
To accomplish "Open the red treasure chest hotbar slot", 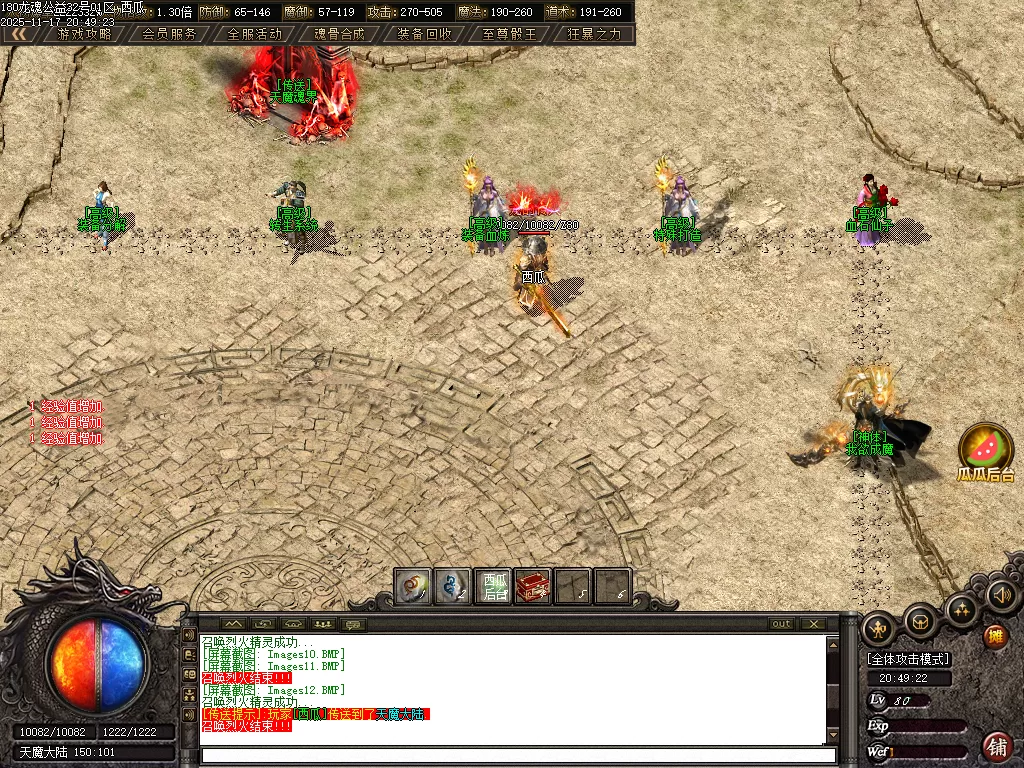I will (x=533, y=587).
